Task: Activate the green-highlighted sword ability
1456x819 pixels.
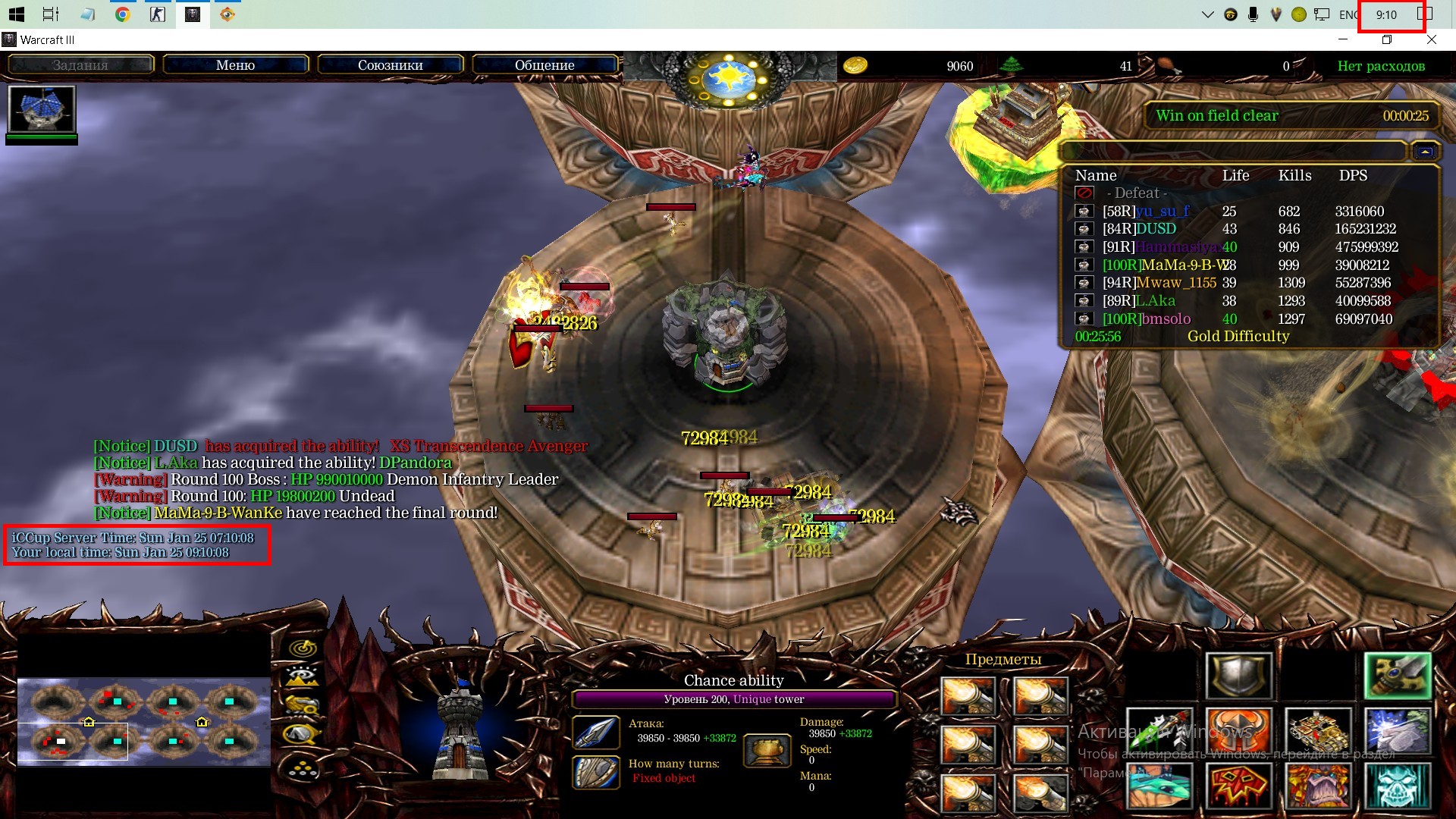Action: 1398,675
